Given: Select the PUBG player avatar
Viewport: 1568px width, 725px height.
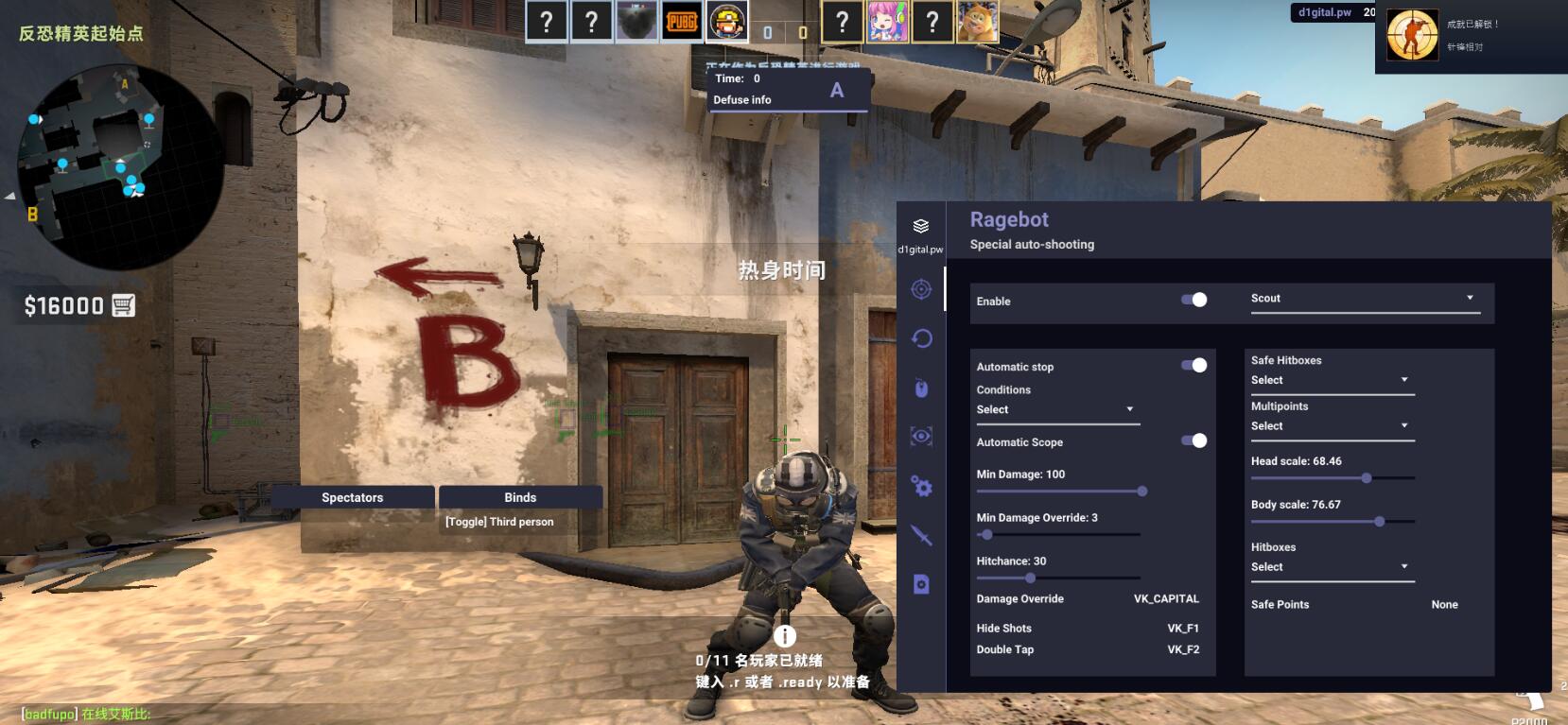Looking at the screenshot, I should (682, 21).
